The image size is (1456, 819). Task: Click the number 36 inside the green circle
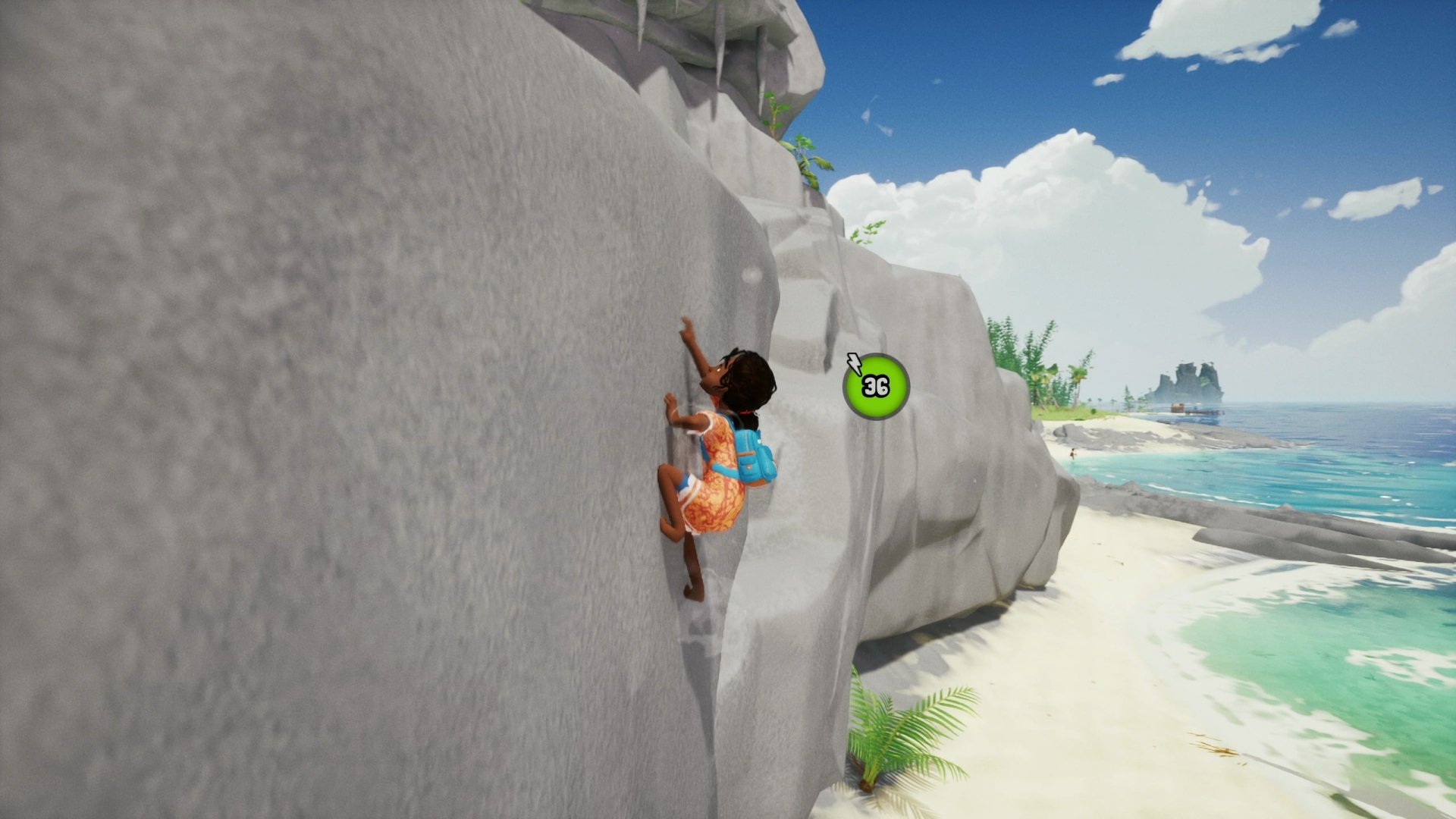click(875, 389)
